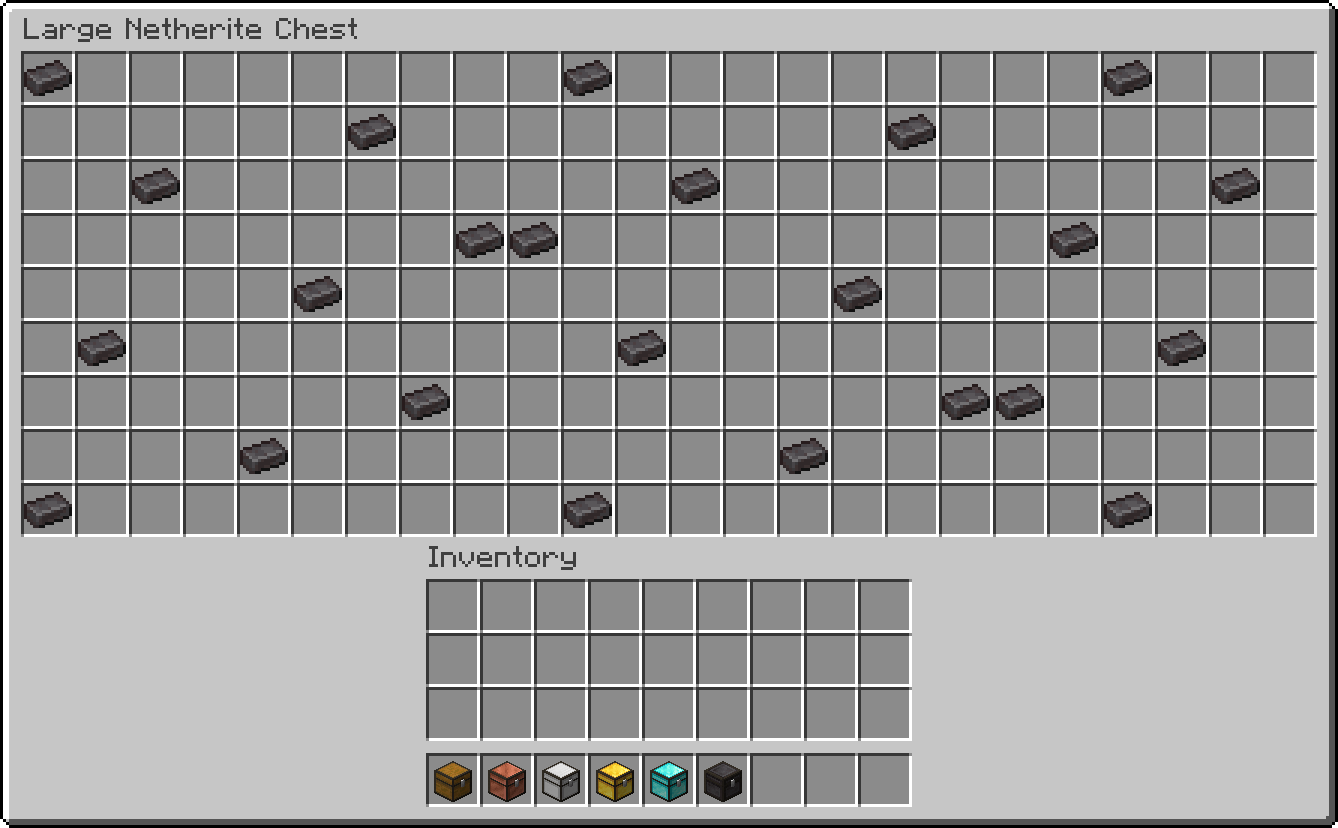Click the ingot in the sixth row left side
The height and width of the screenshot is (828, 1338).
click(100, 346)
